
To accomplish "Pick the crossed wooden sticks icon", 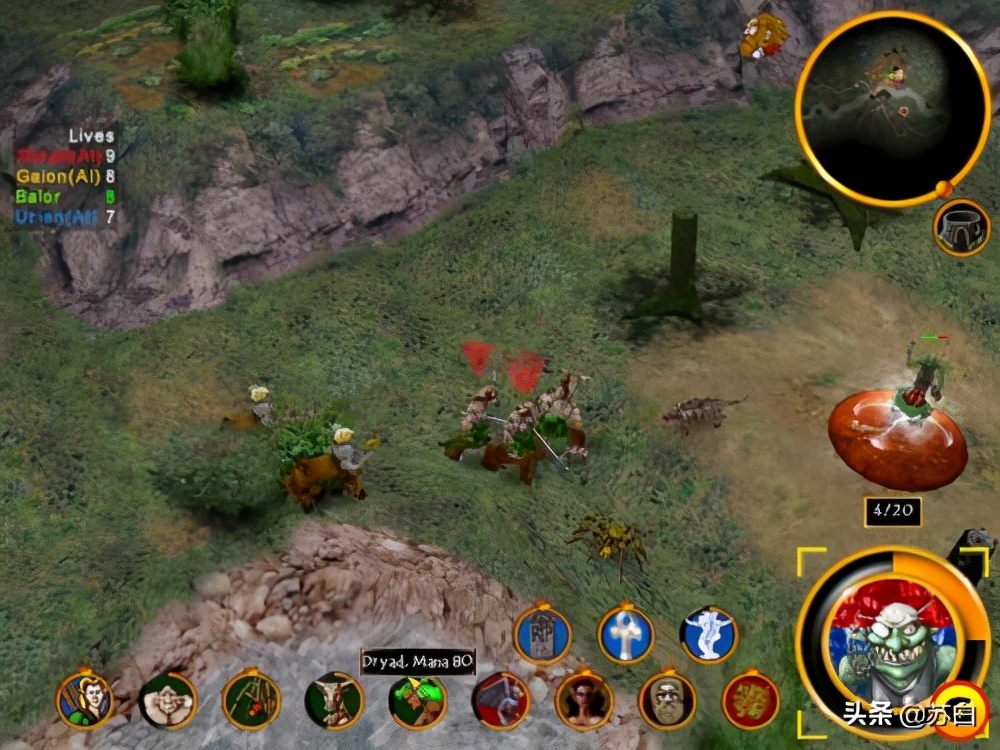I will pyautogui.click(x=251, y=700).
